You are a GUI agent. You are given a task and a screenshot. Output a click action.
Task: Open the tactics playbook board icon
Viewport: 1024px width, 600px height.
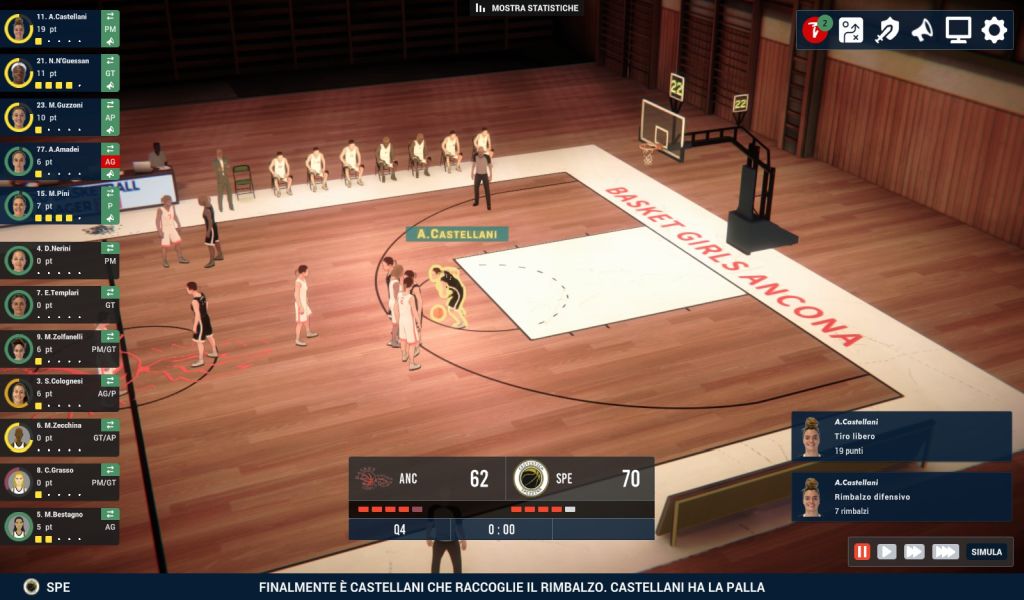click(x=851, y=30)
